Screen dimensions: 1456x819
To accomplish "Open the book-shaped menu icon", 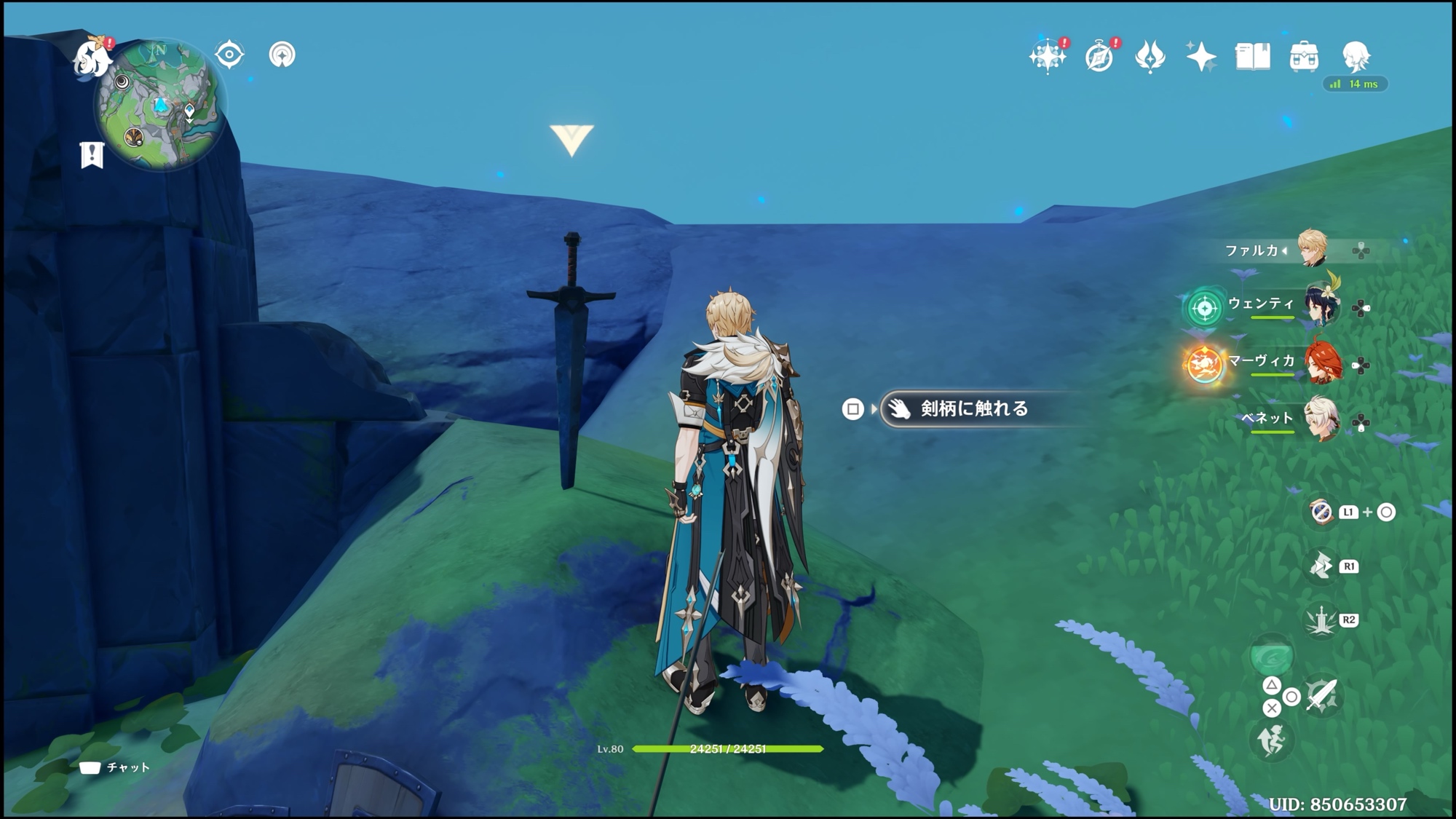I will click(x=1252, y=56).
